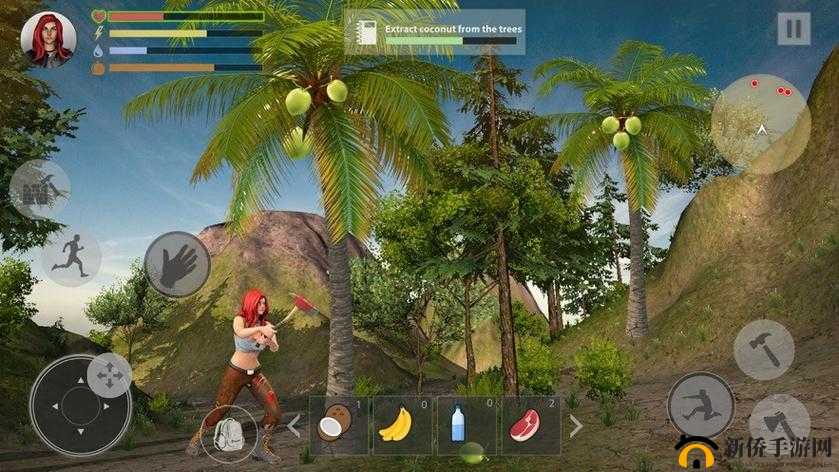839x472 pixels.
Task: Tap the four-arrow move icon
Action: (x=108, y=376)
